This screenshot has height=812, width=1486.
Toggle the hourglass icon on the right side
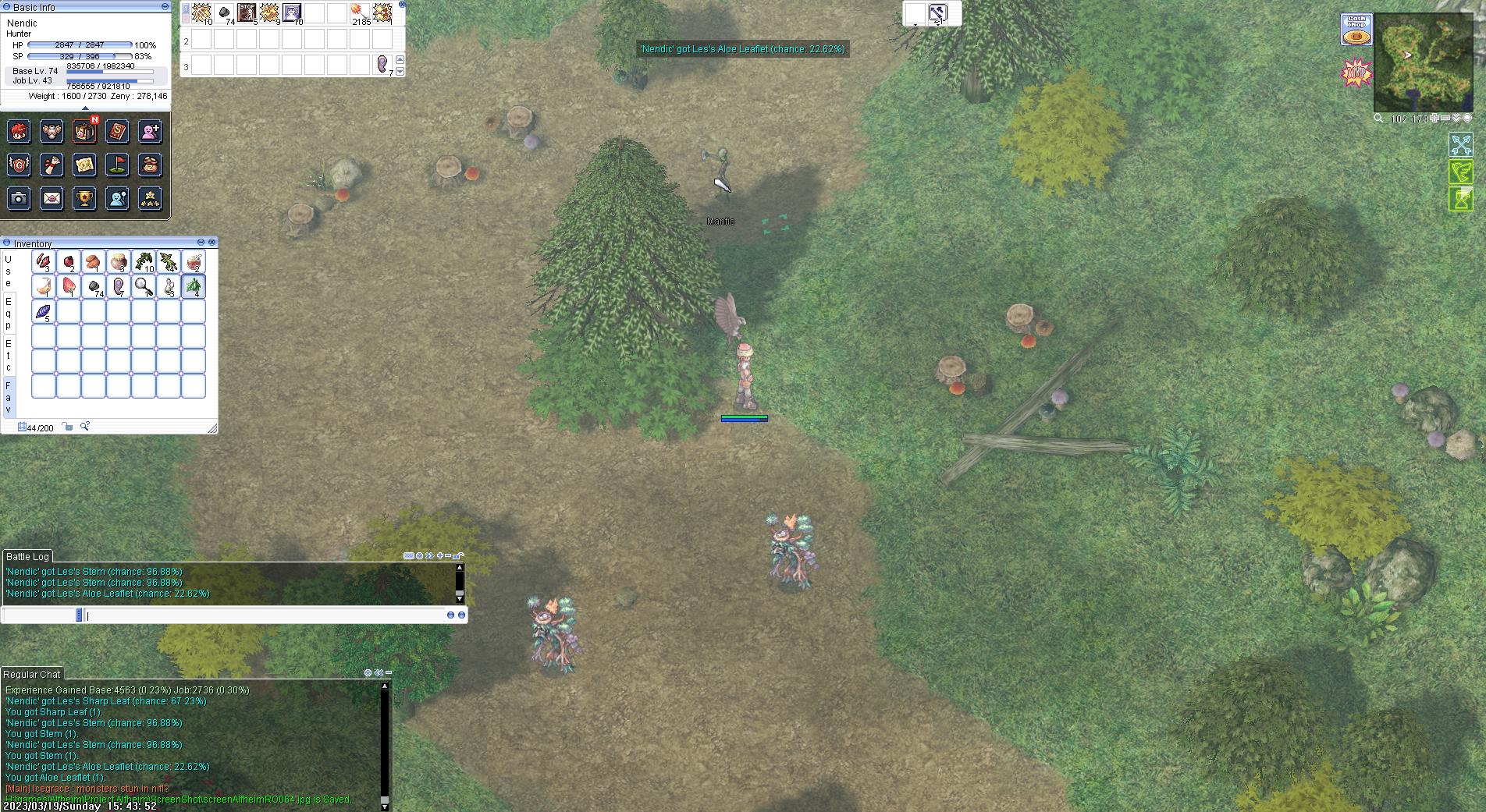[1461, 200]
